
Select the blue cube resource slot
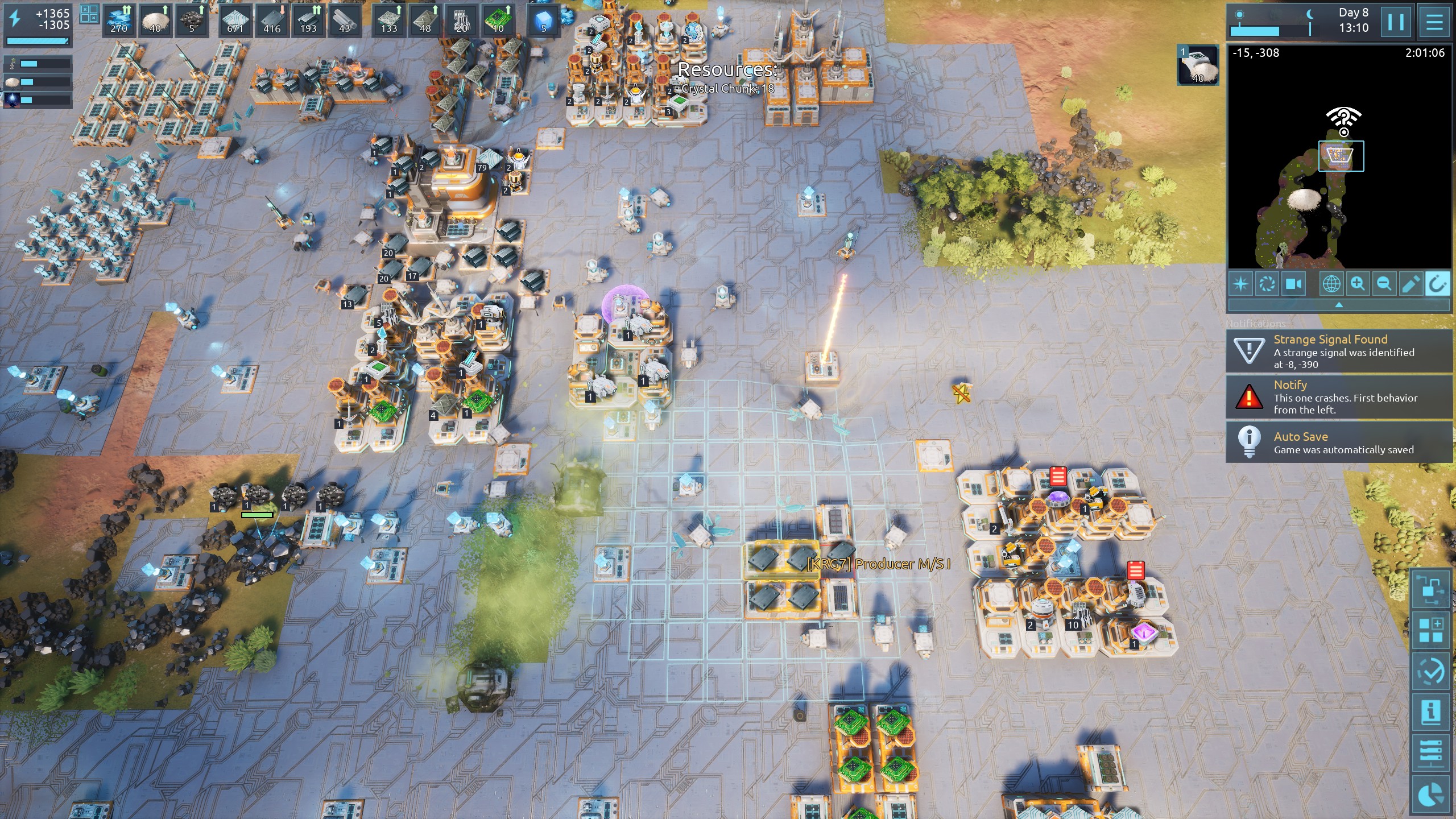click(544, 20)
